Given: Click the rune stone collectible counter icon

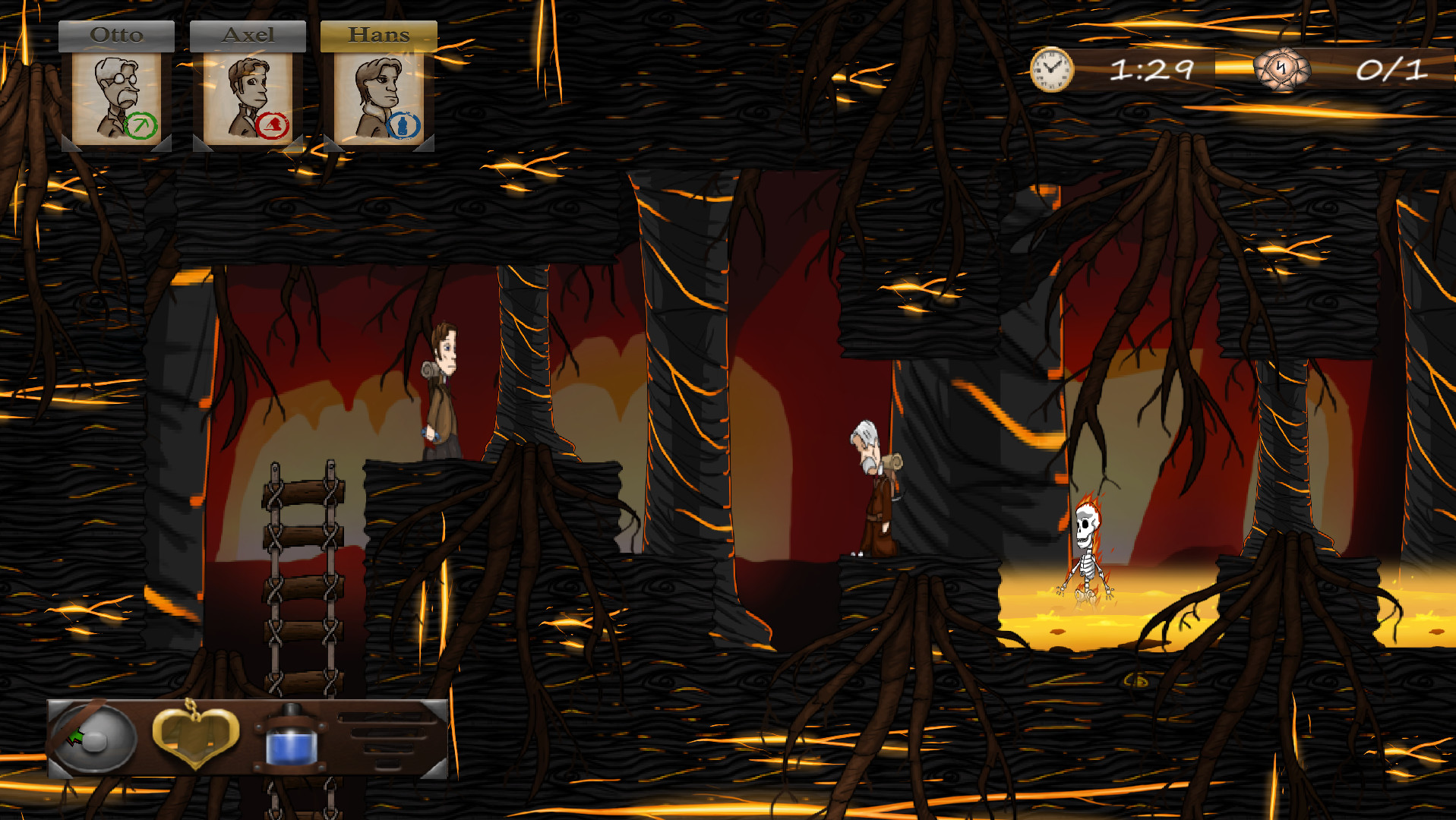Looking at the screenshot, I should click(1284, 71).
